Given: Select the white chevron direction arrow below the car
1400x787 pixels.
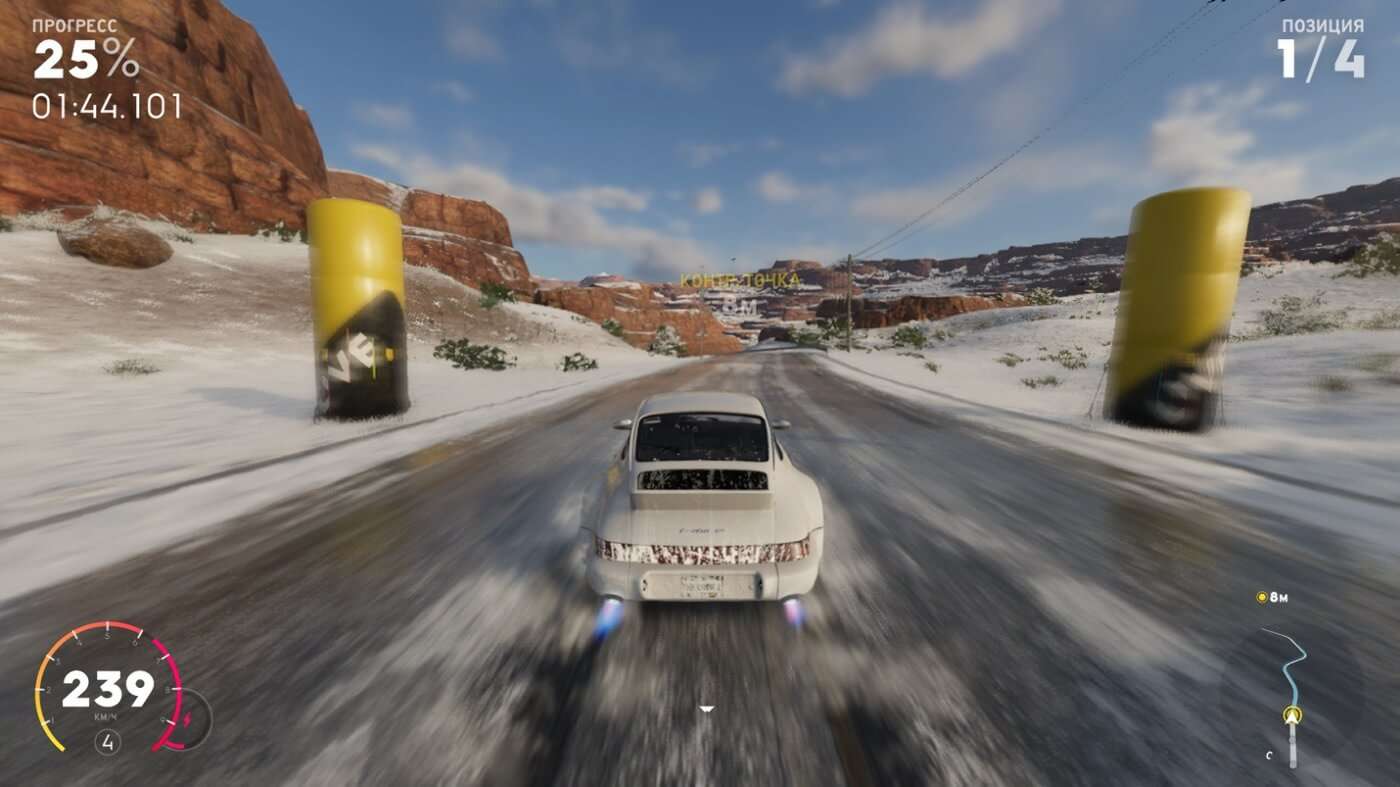Looking at the screenshot, I should pyautogui.click(x=706, y=707).
